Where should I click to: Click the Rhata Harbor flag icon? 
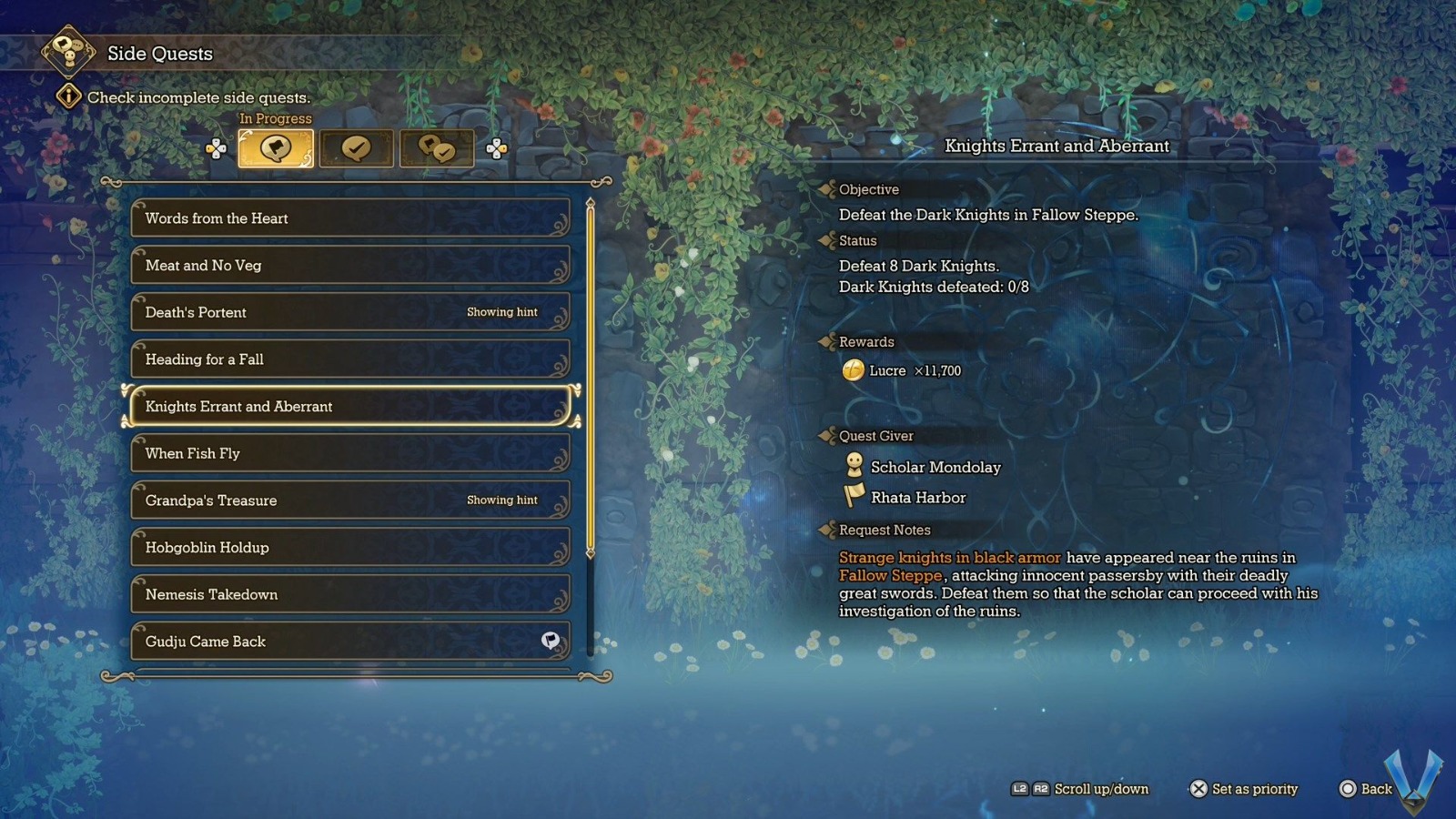(854, 497)
